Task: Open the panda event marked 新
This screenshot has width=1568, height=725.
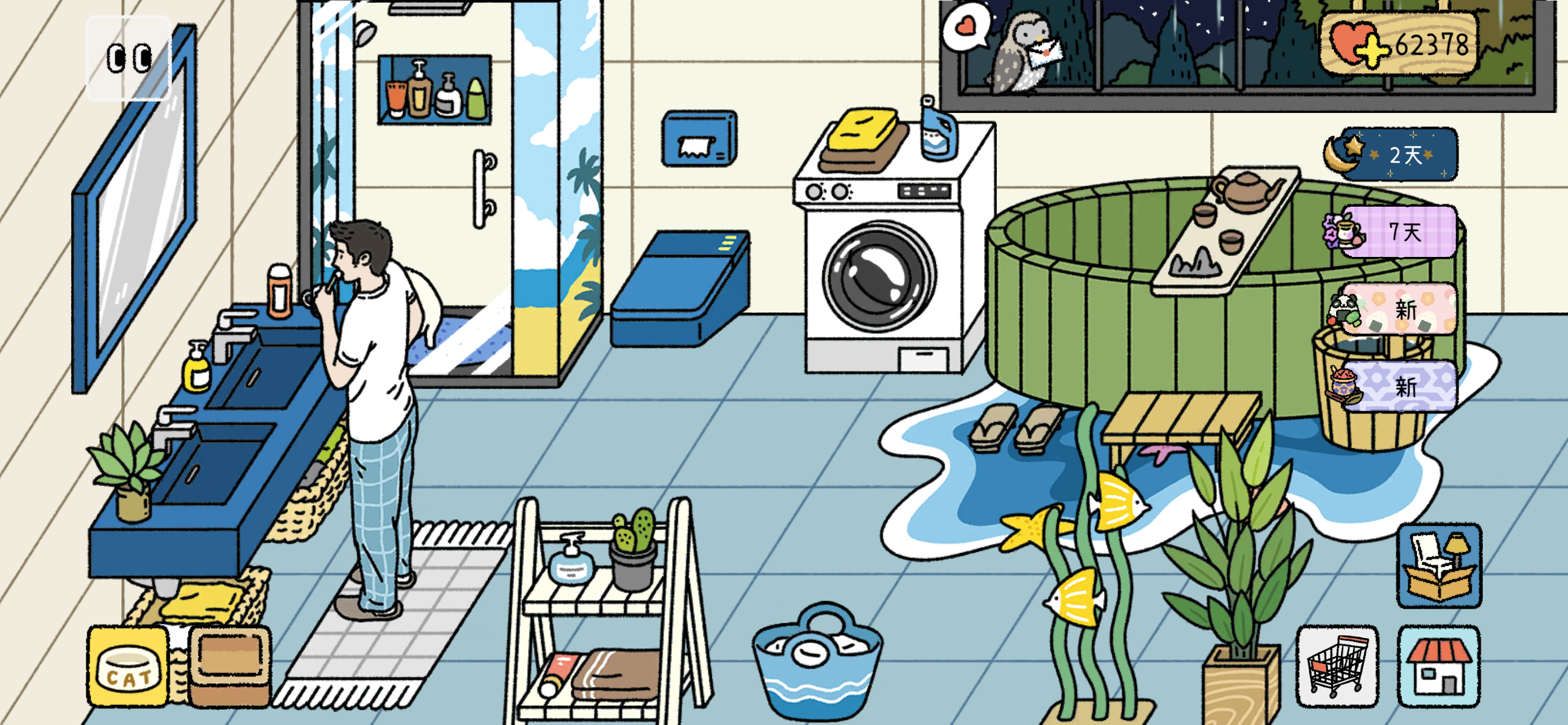Action: coord(1395,309)
